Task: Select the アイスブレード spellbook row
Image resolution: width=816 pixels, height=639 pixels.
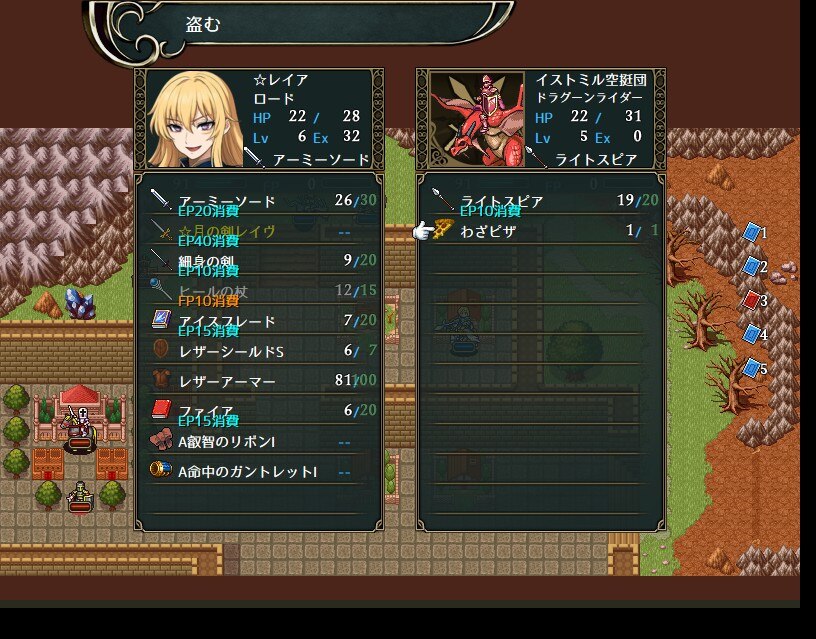Action: click(x=260, y=321)
